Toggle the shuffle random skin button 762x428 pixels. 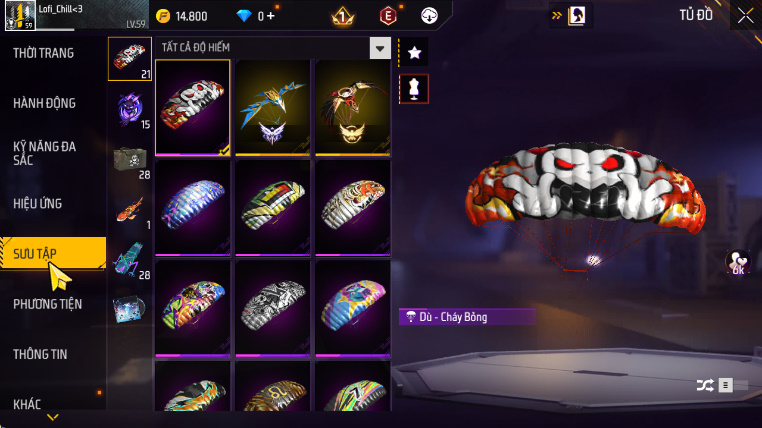tap(705, 384)
